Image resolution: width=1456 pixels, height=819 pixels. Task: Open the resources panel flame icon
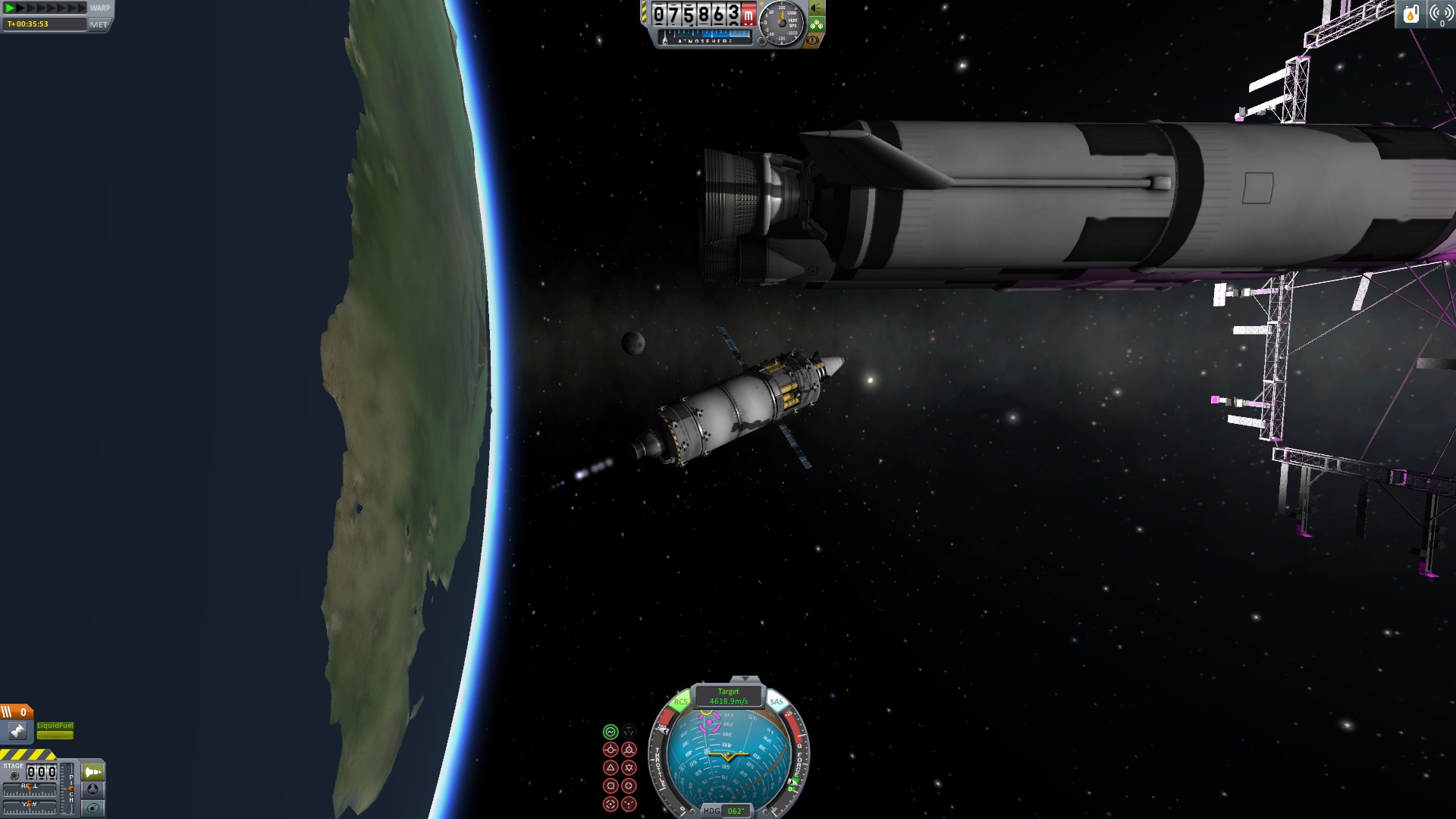[x=1410, y=14]
